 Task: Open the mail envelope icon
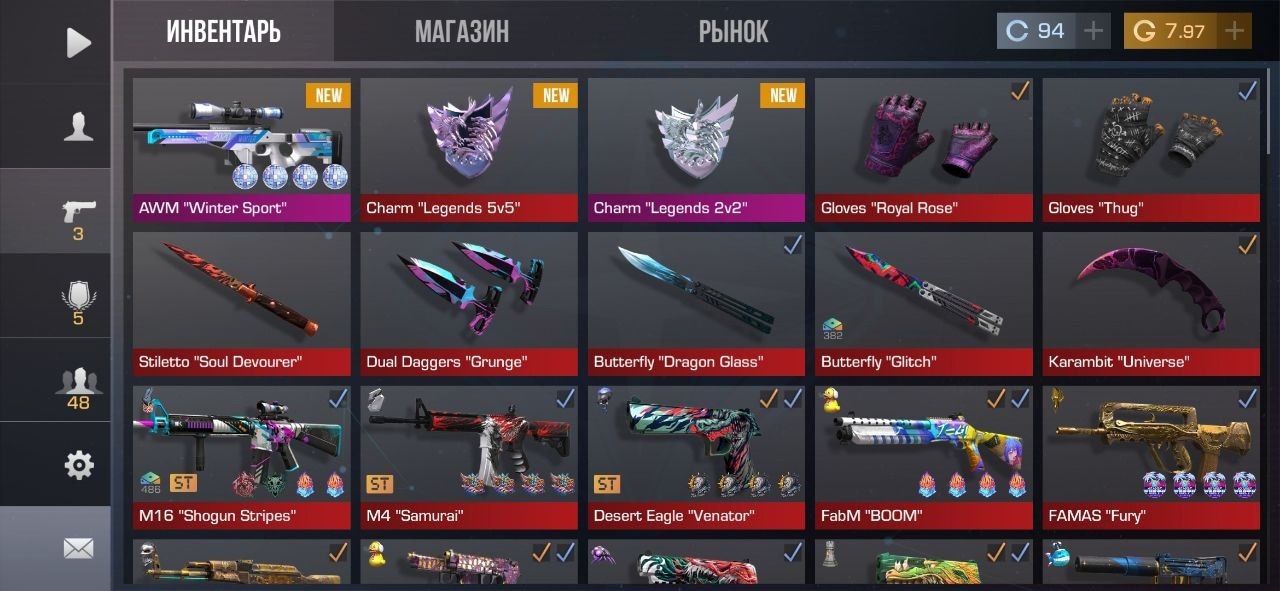tap(78, 548)
